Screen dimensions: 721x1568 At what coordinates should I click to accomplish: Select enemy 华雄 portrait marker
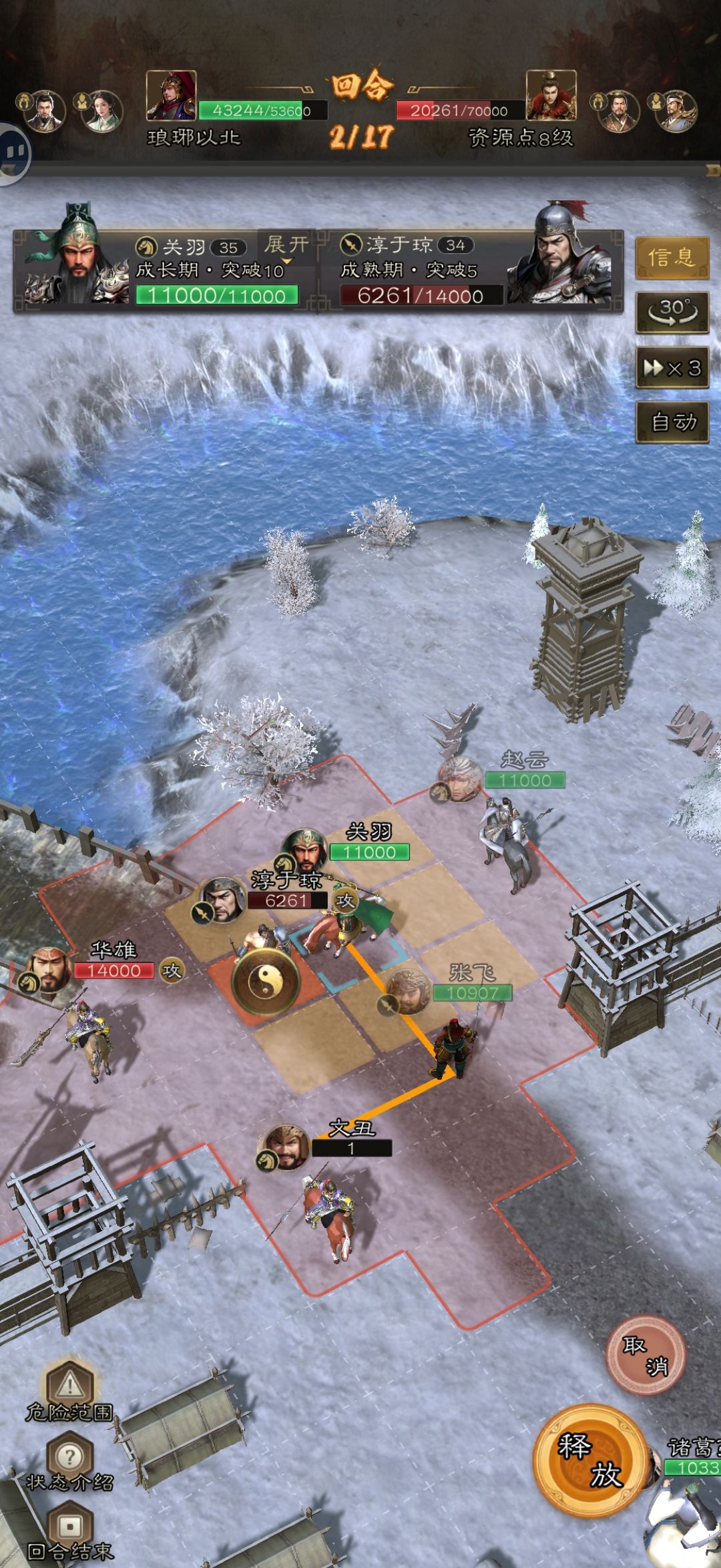pos(47,972)
